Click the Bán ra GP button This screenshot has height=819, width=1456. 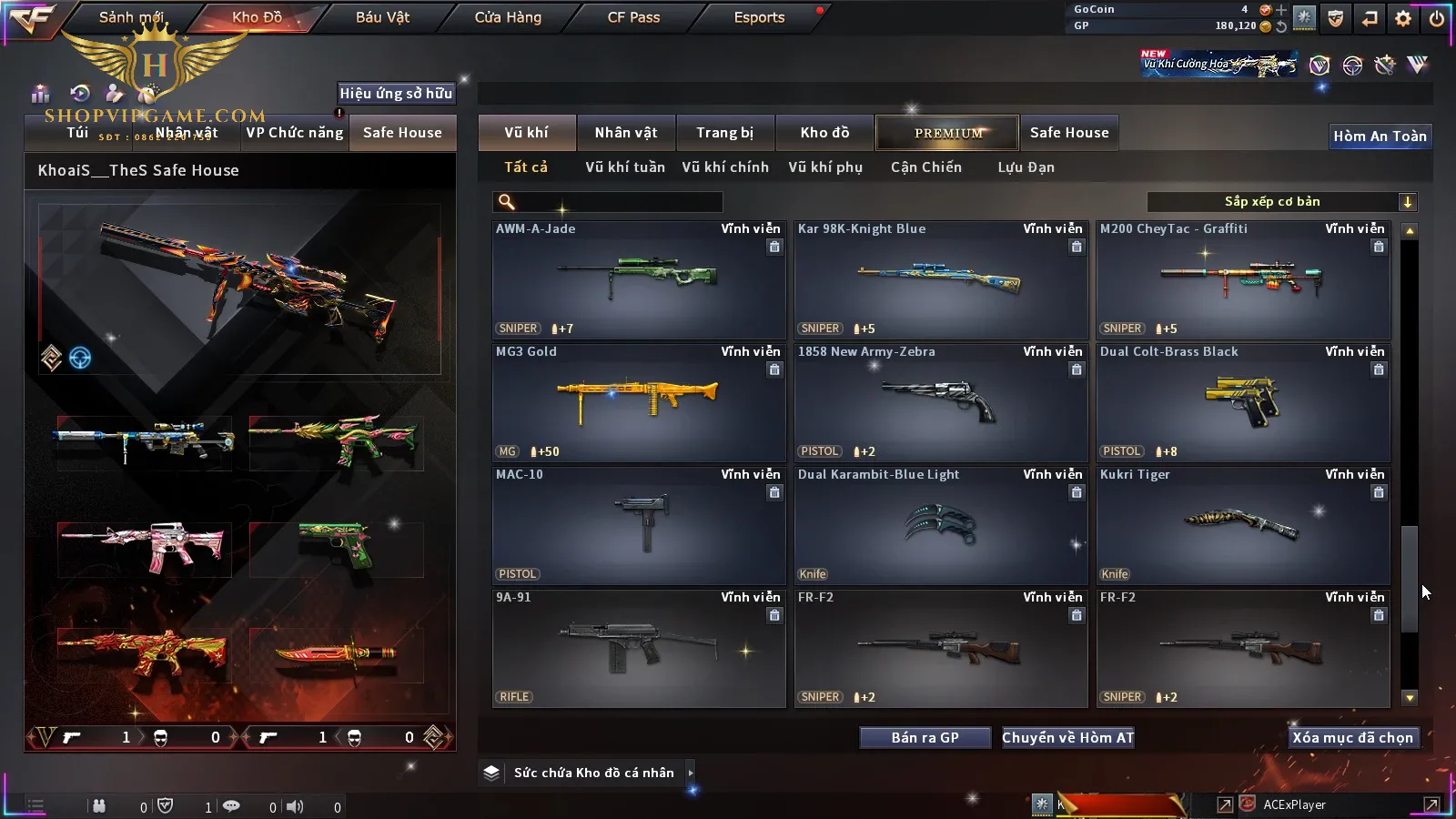click(x=925, y=738)
